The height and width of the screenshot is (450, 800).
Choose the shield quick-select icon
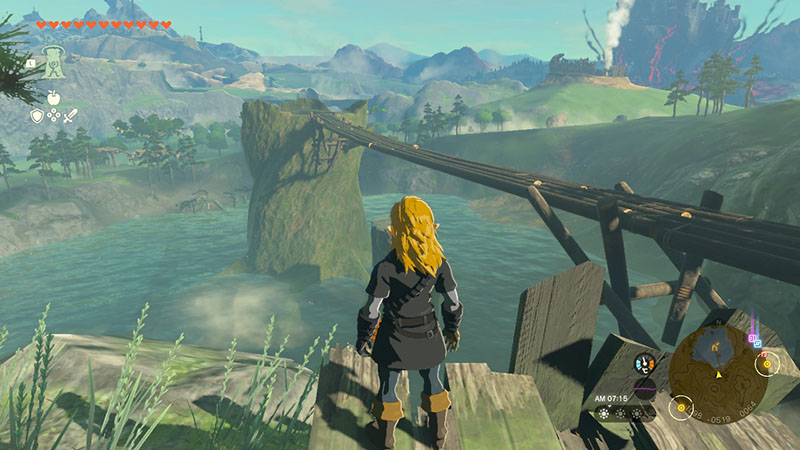[36, 116]
